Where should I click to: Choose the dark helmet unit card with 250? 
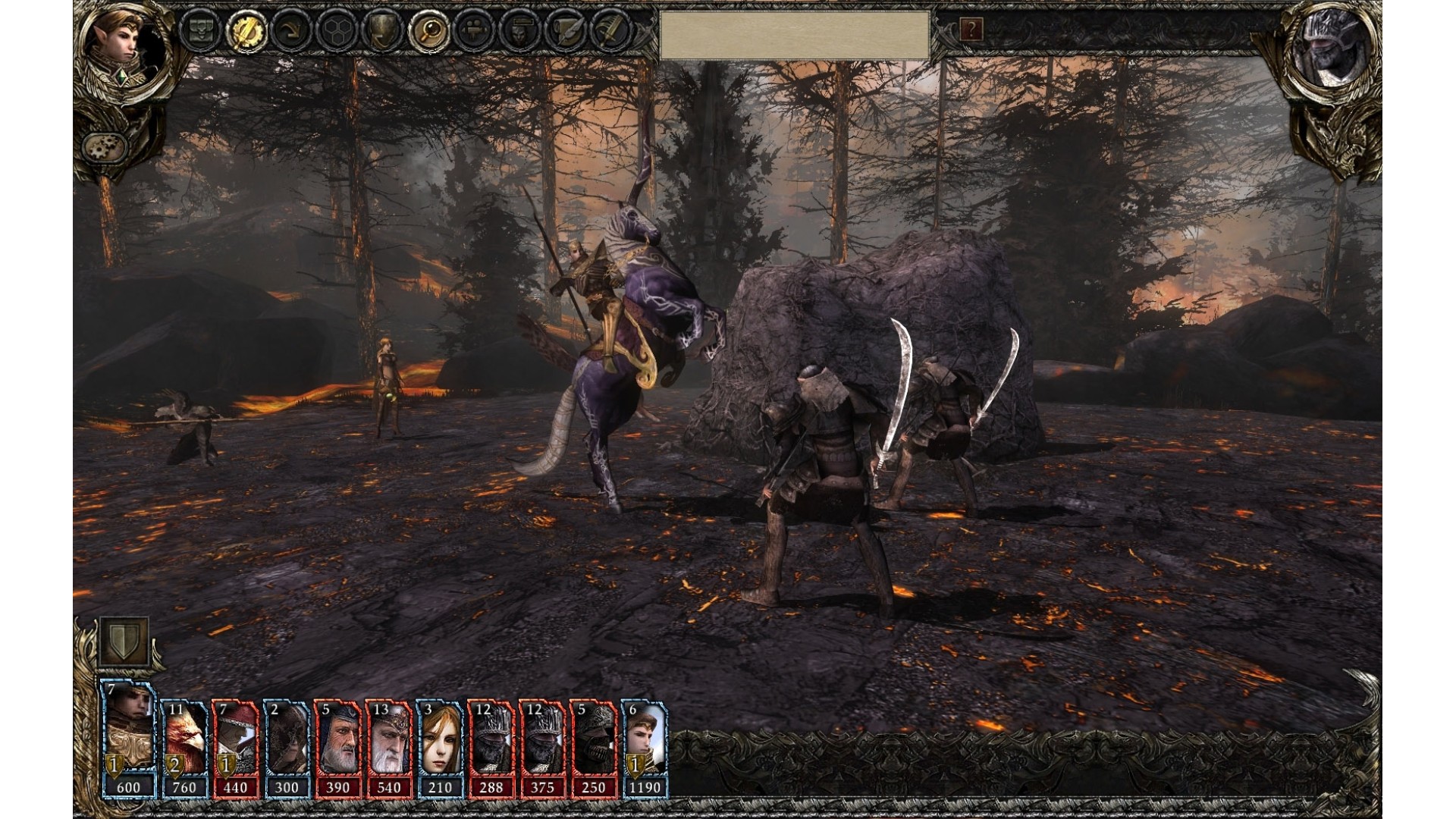(x=593, y=747)
